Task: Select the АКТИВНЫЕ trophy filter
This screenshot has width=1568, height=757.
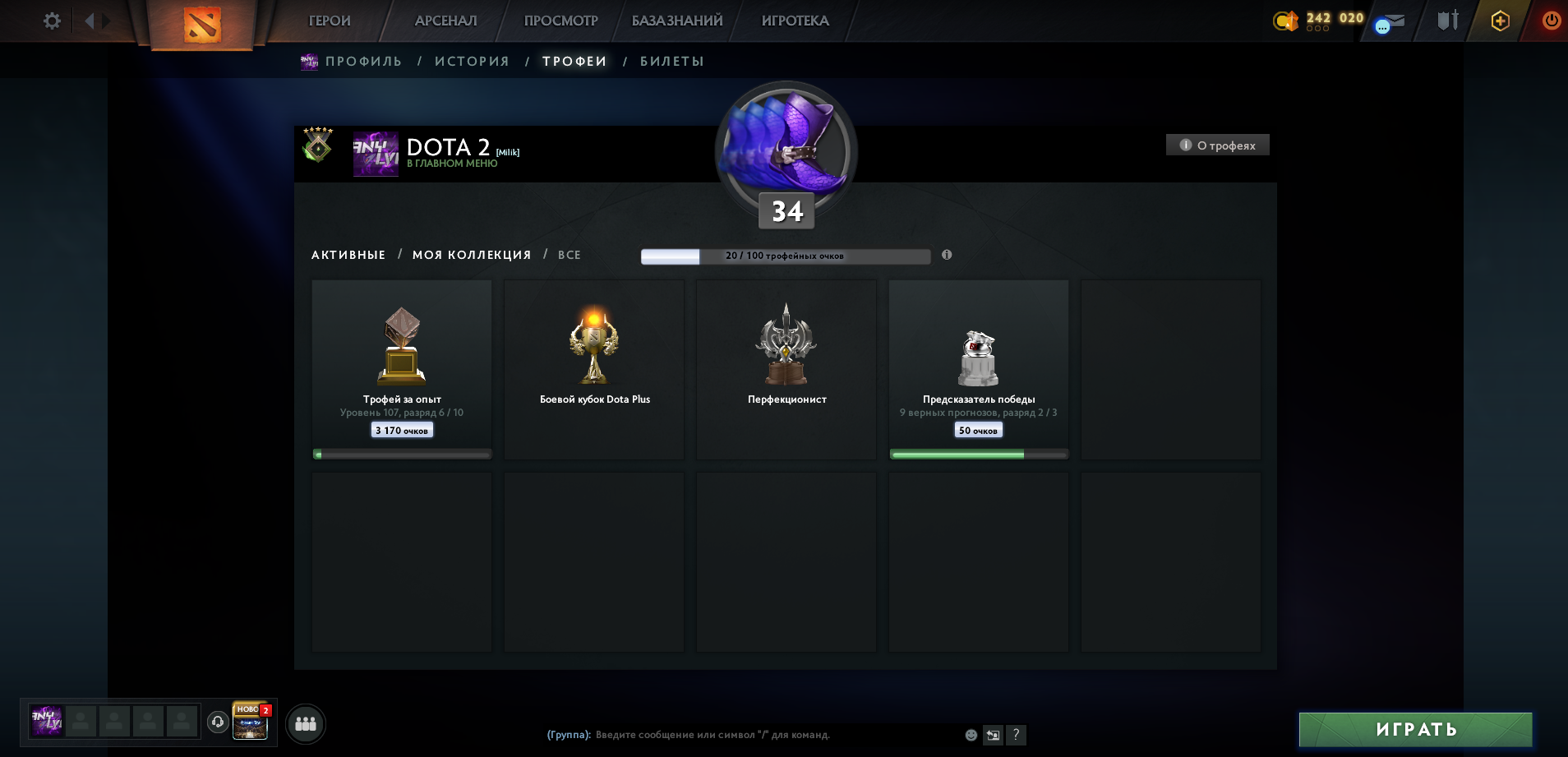Action: 348,255
